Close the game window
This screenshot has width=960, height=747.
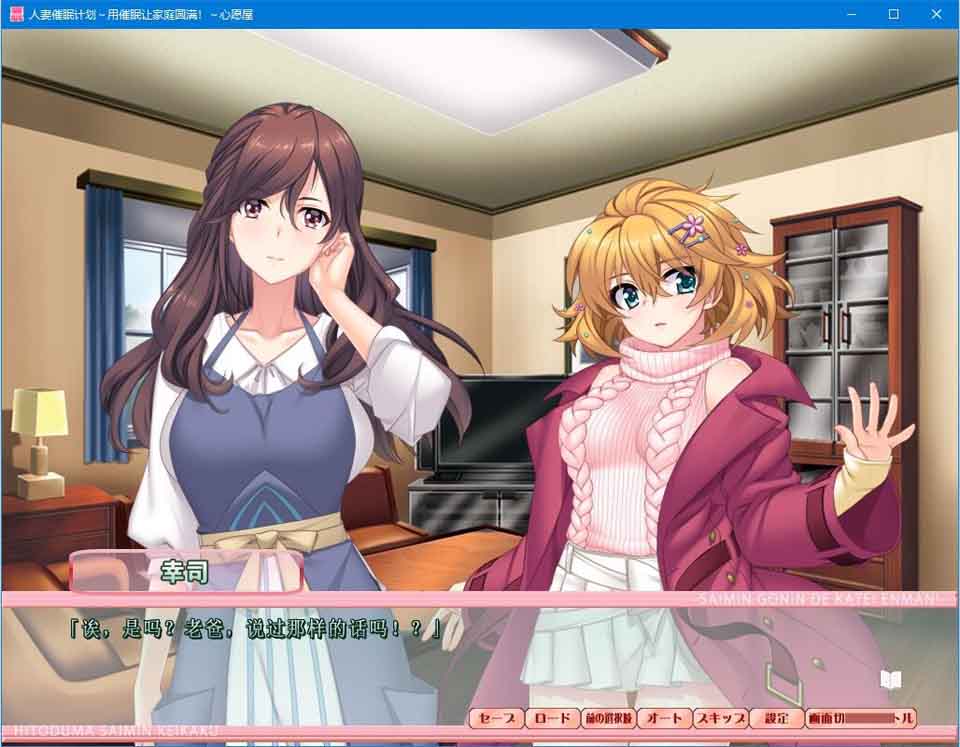pos(937,14)
